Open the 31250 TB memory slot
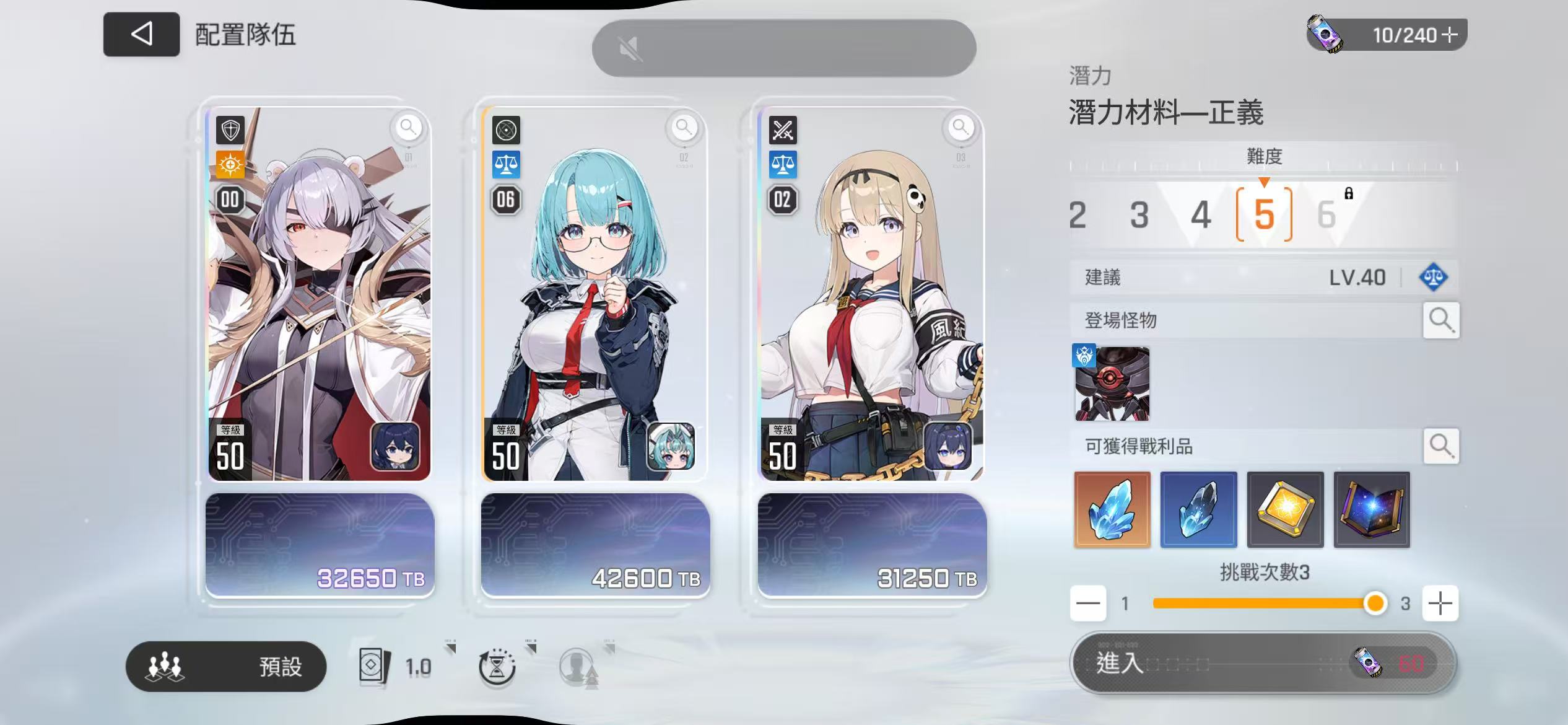The width and height of the screenshot is (1568, 725). click(x=872, y=545)
